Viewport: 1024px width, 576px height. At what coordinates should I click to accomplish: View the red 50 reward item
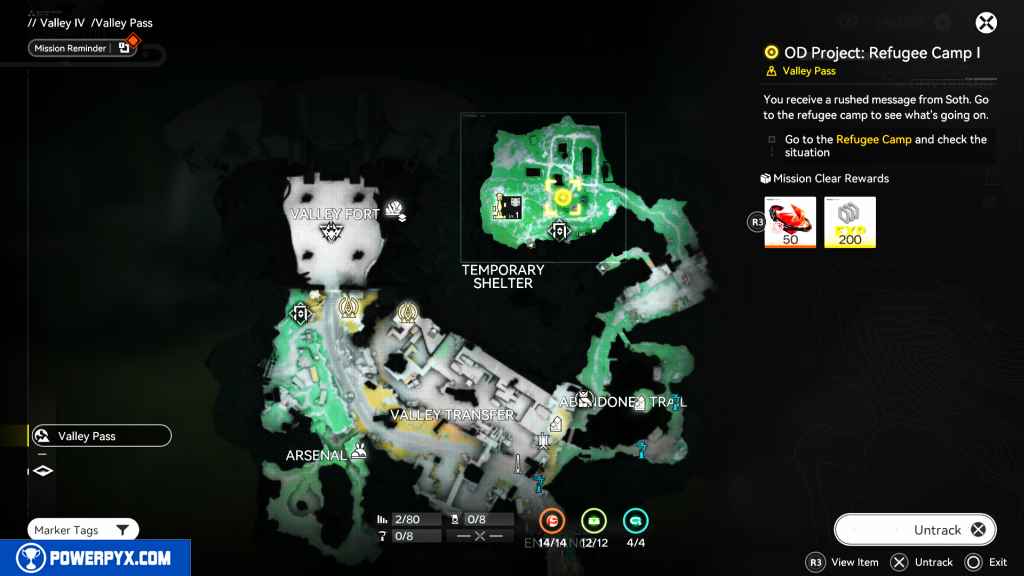tap(790, 222)
